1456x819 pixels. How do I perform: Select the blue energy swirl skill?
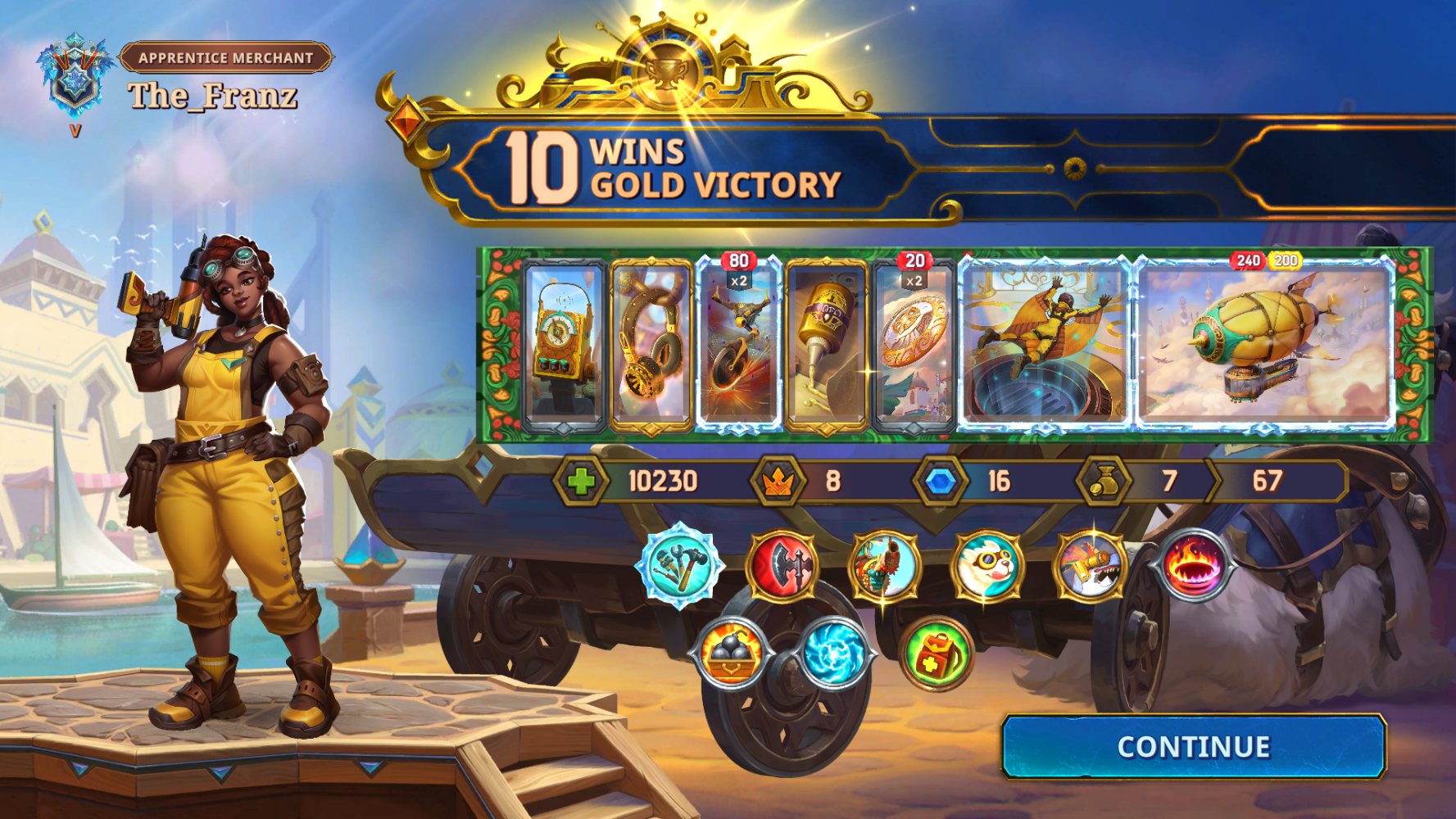[x=833, y=654]
